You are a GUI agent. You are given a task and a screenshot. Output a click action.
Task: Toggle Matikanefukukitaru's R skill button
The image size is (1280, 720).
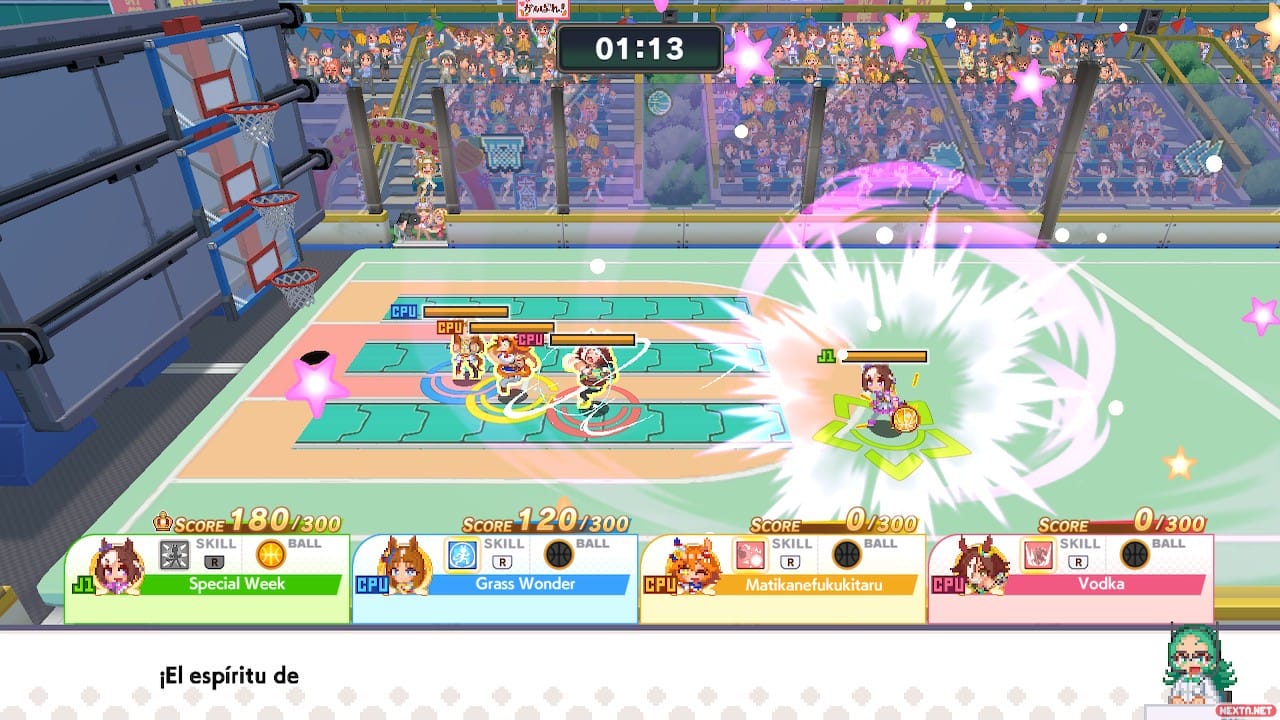tap(790, 560)
